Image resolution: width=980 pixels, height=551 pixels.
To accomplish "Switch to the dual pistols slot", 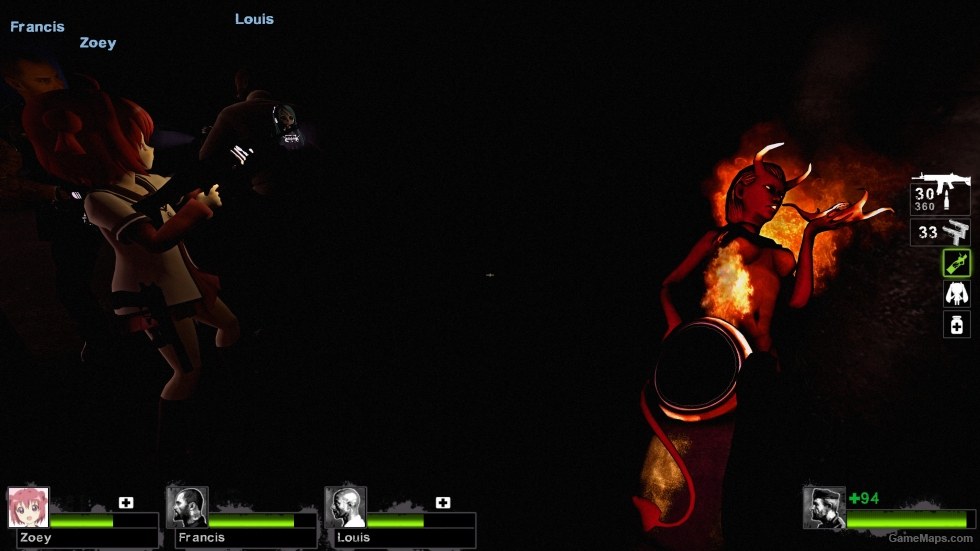I will pos(941,233).
